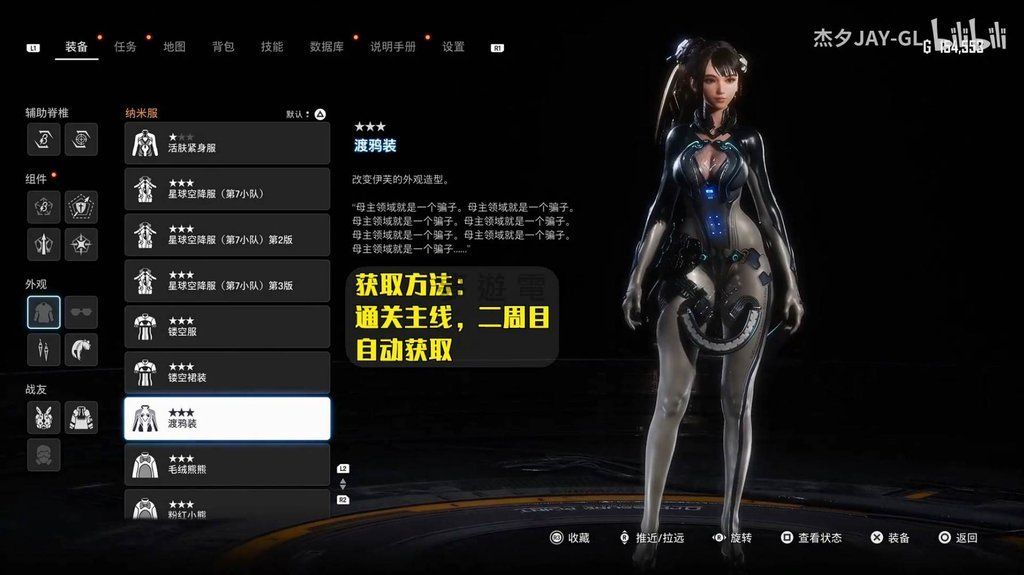Open the glasses appearance slot
This screenshot has width=1024, height=575.
click(82, 312)
